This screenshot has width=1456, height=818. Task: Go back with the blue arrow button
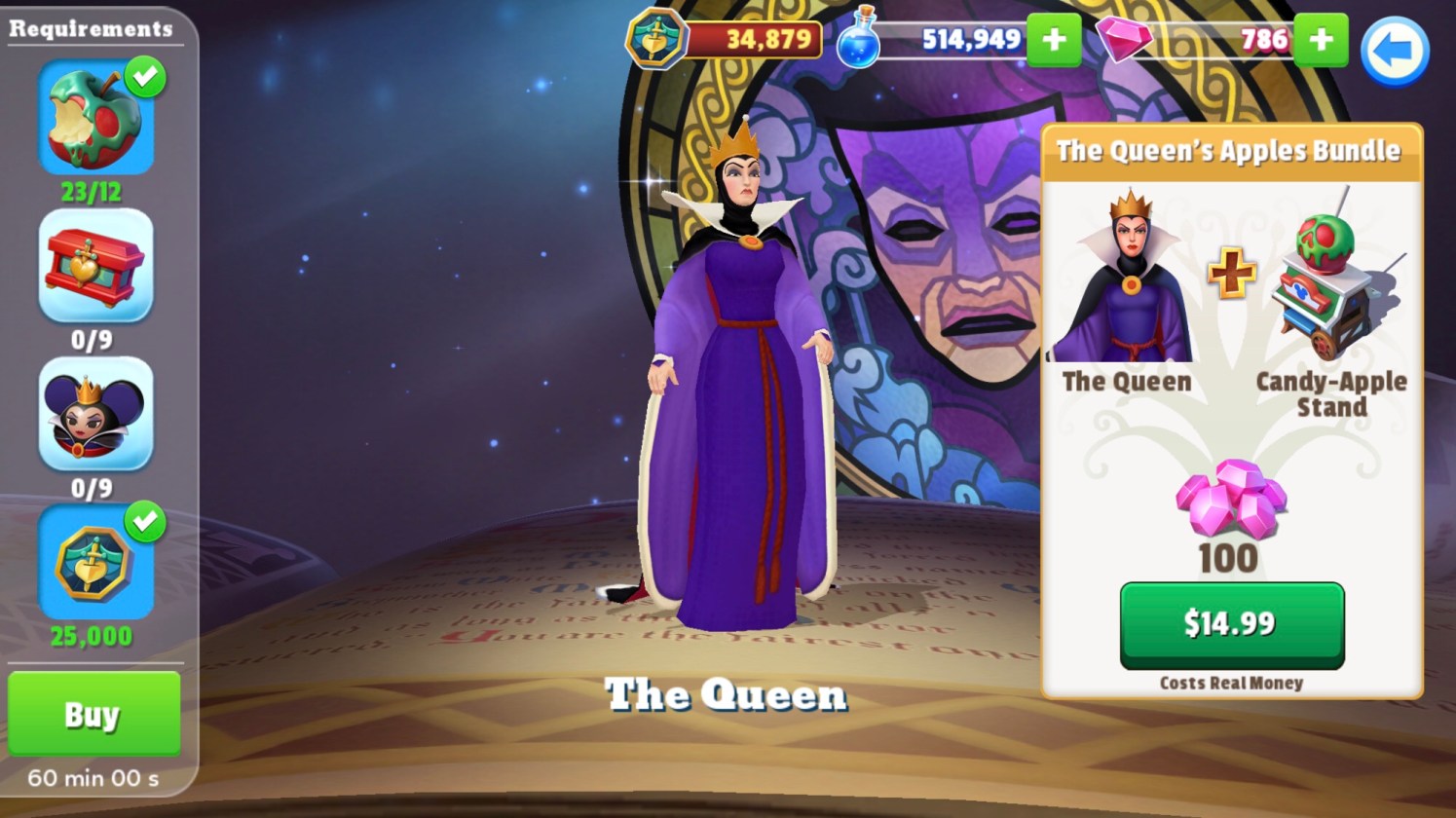point(1394,51)
